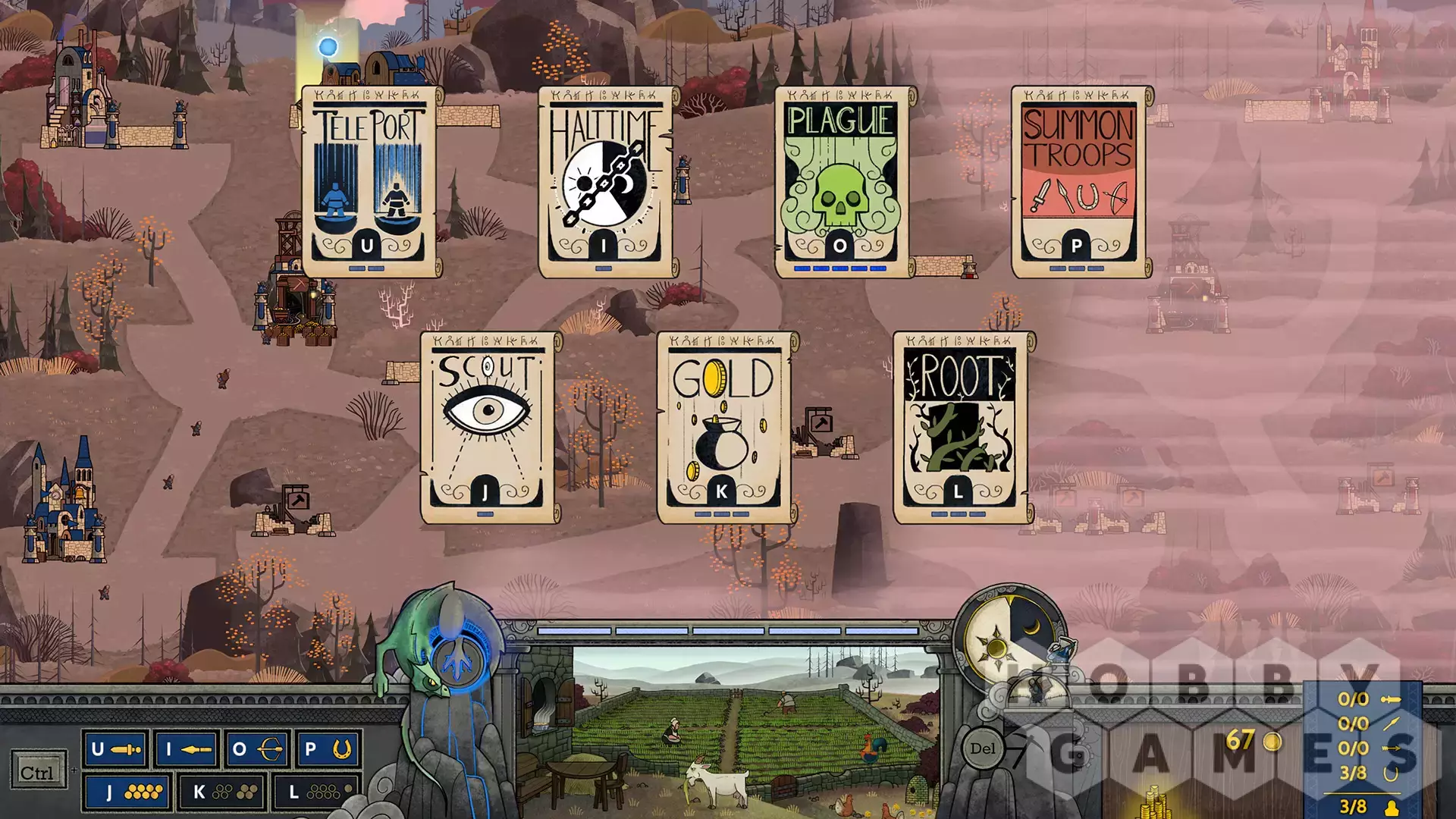Pick the Plague spell card
Screen dimensions: 1456x819
click(x=841, y=182)
